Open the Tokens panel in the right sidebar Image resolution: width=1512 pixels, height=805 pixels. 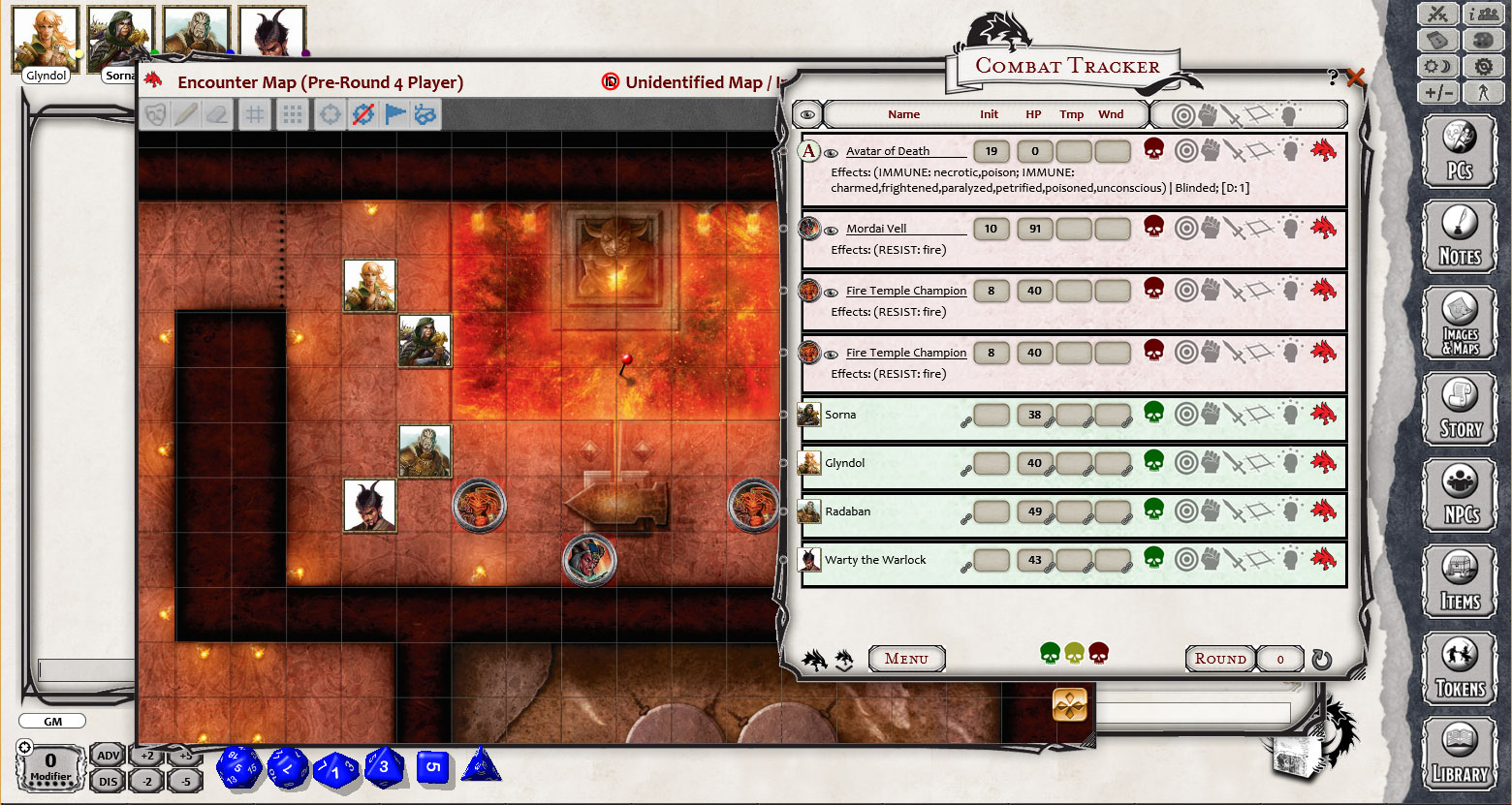1460,667
